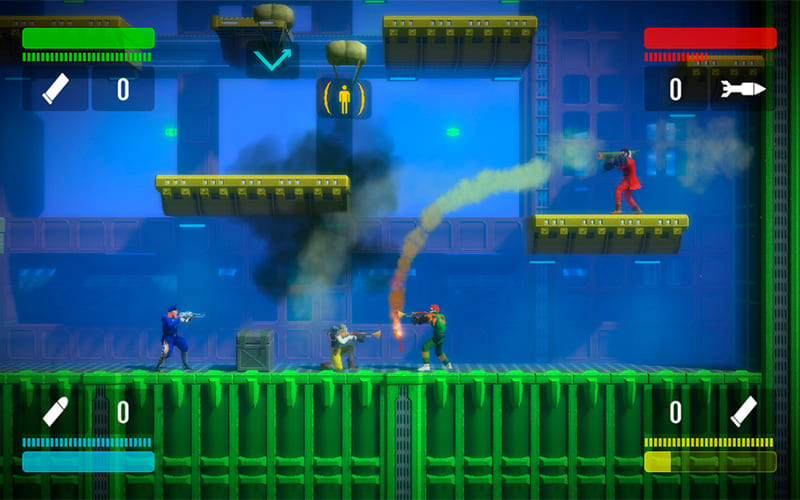Click the teal down-arrow drop marker
800x500 pixels.
click(272, 59)
